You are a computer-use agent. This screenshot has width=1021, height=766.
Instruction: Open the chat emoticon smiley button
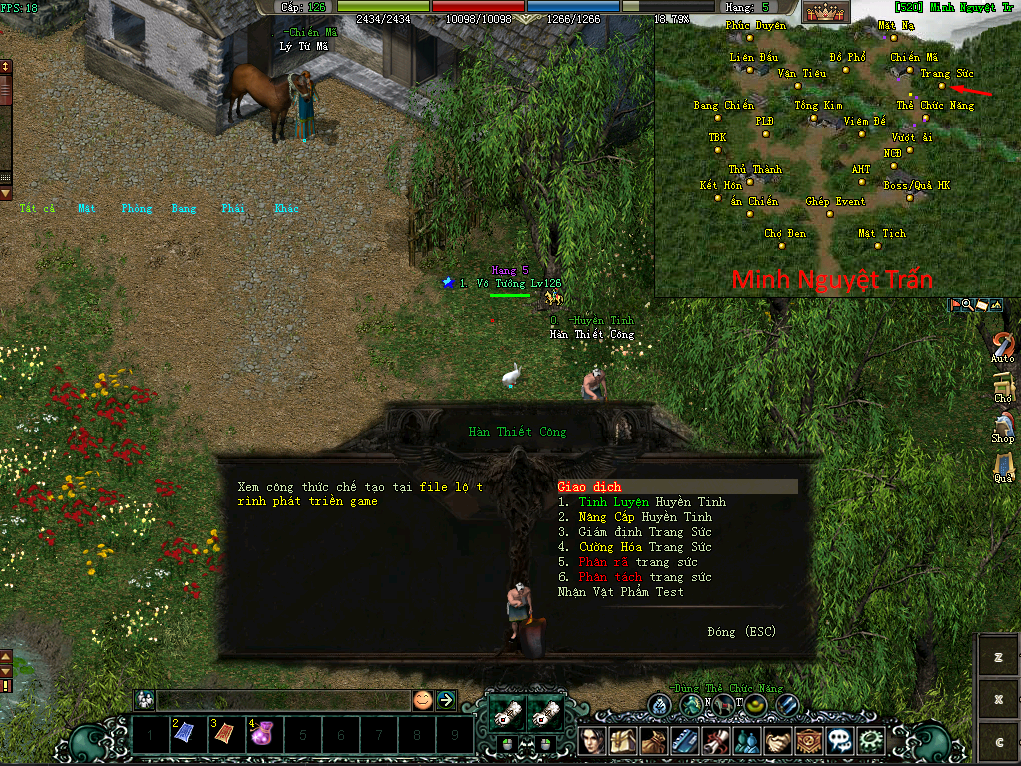click(423, 700)
